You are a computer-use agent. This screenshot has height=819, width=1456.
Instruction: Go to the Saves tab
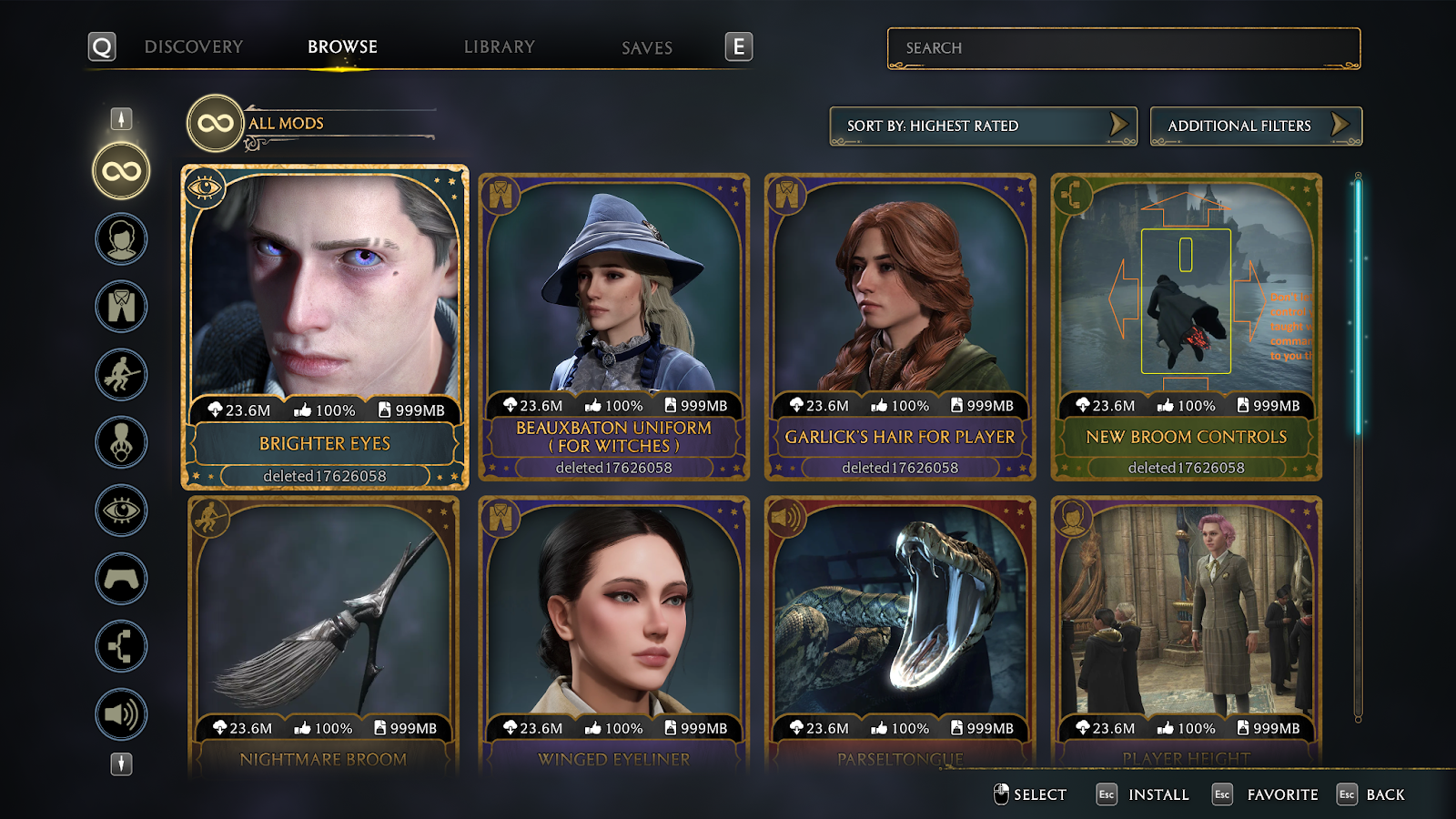coord(646,48)
